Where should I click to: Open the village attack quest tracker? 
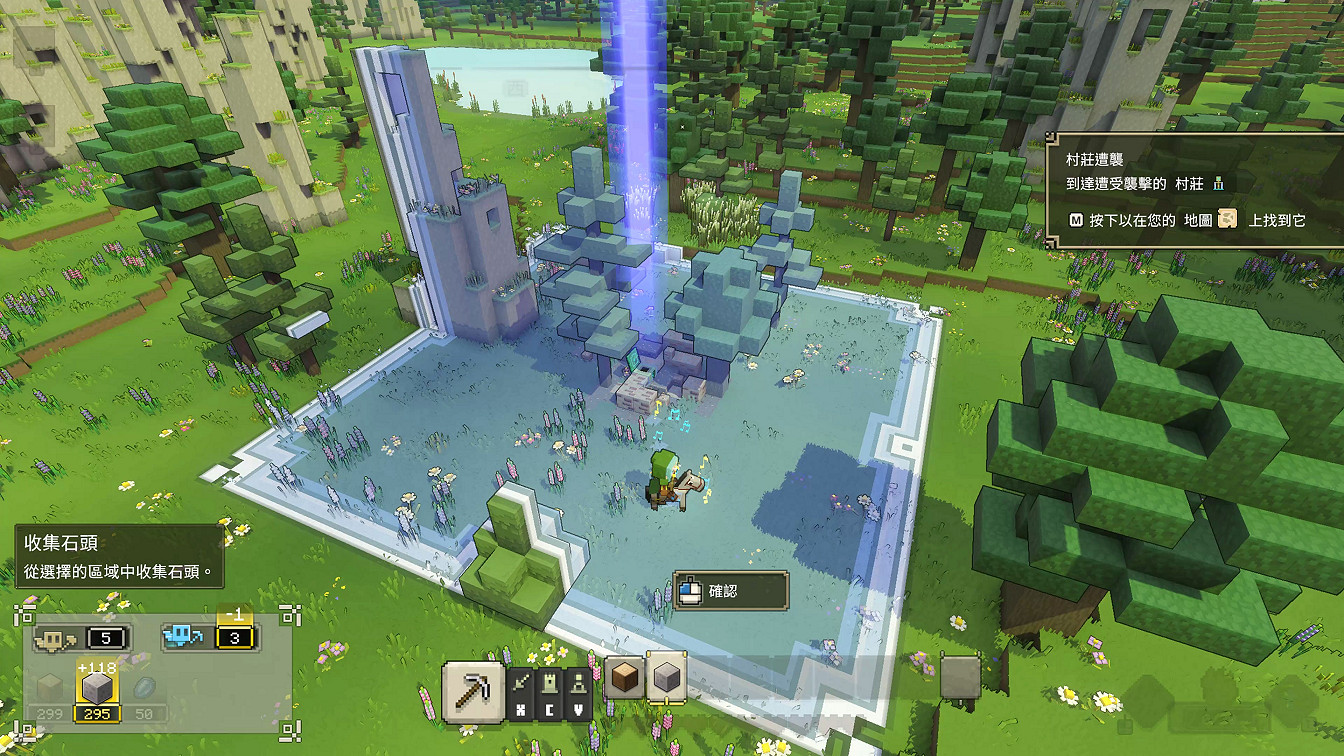click(x=1193, y=189)
